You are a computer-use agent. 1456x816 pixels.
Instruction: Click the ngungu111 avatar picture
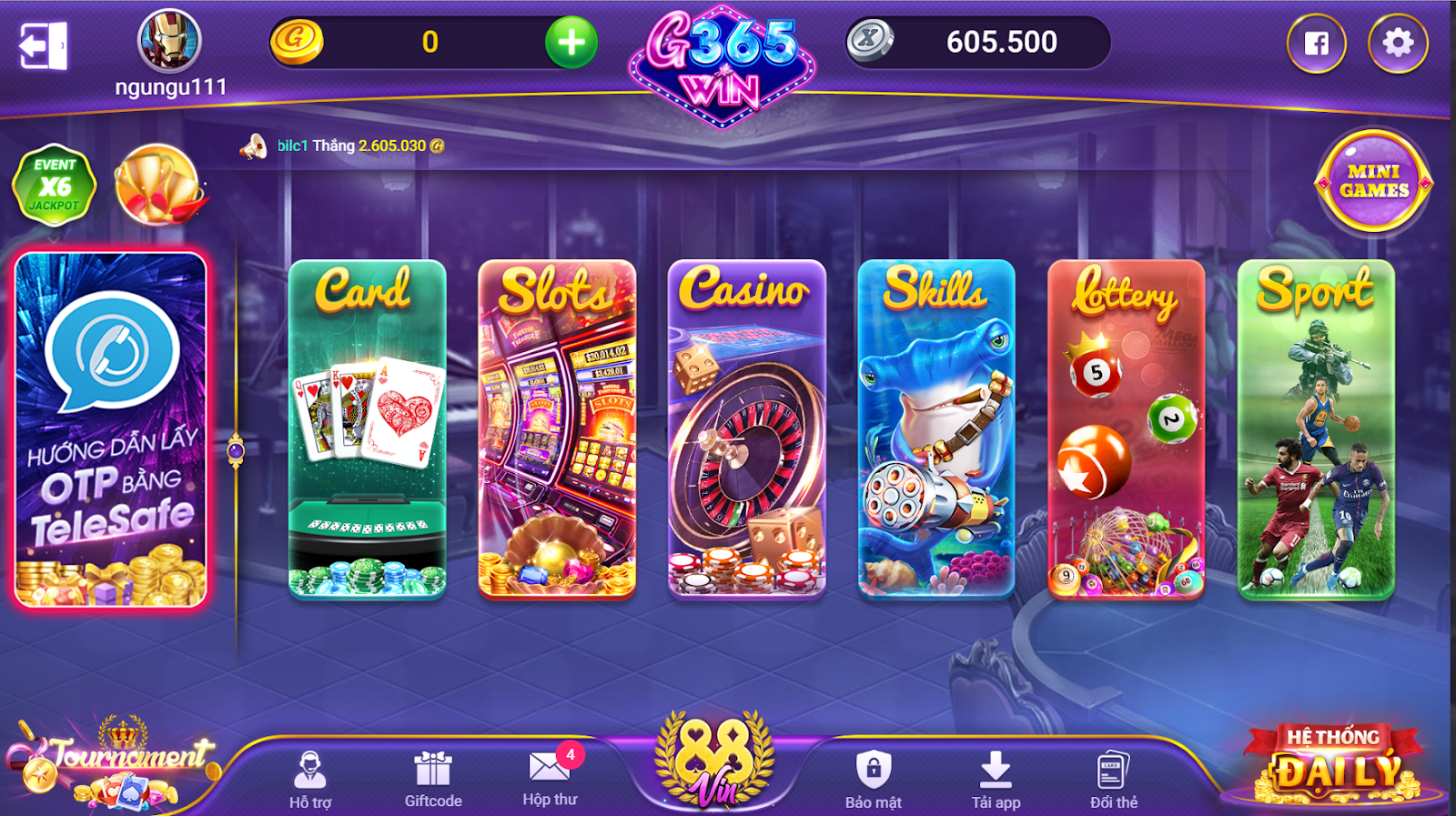tap(170, 43)
